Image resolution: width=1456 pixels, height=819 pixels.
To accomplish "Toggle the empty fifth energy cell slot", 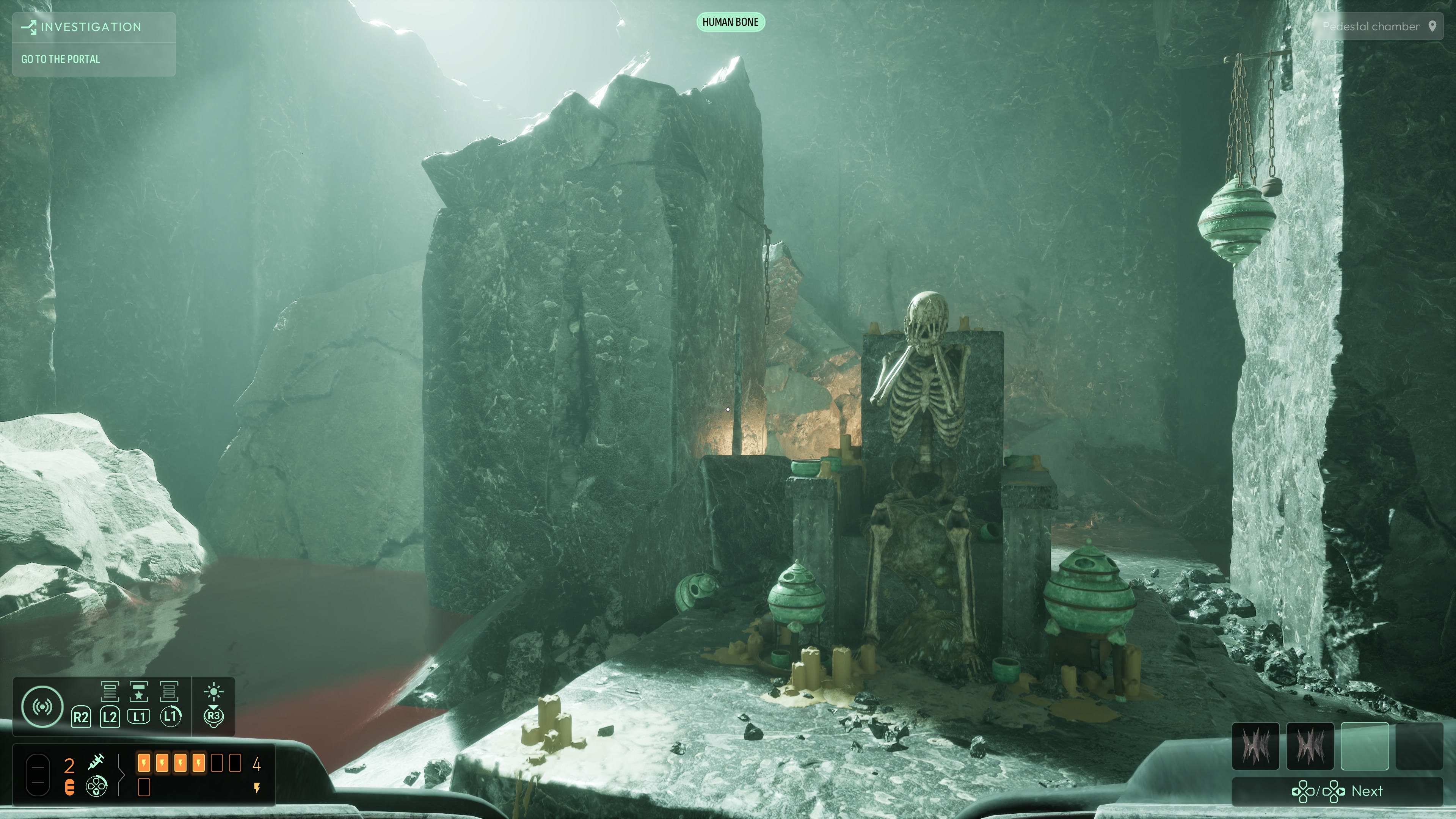I will 217,764.
